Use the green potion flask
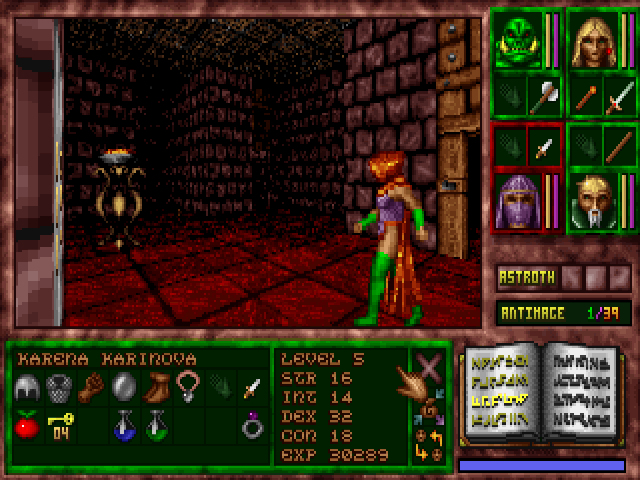 click(x=155, y=426)
